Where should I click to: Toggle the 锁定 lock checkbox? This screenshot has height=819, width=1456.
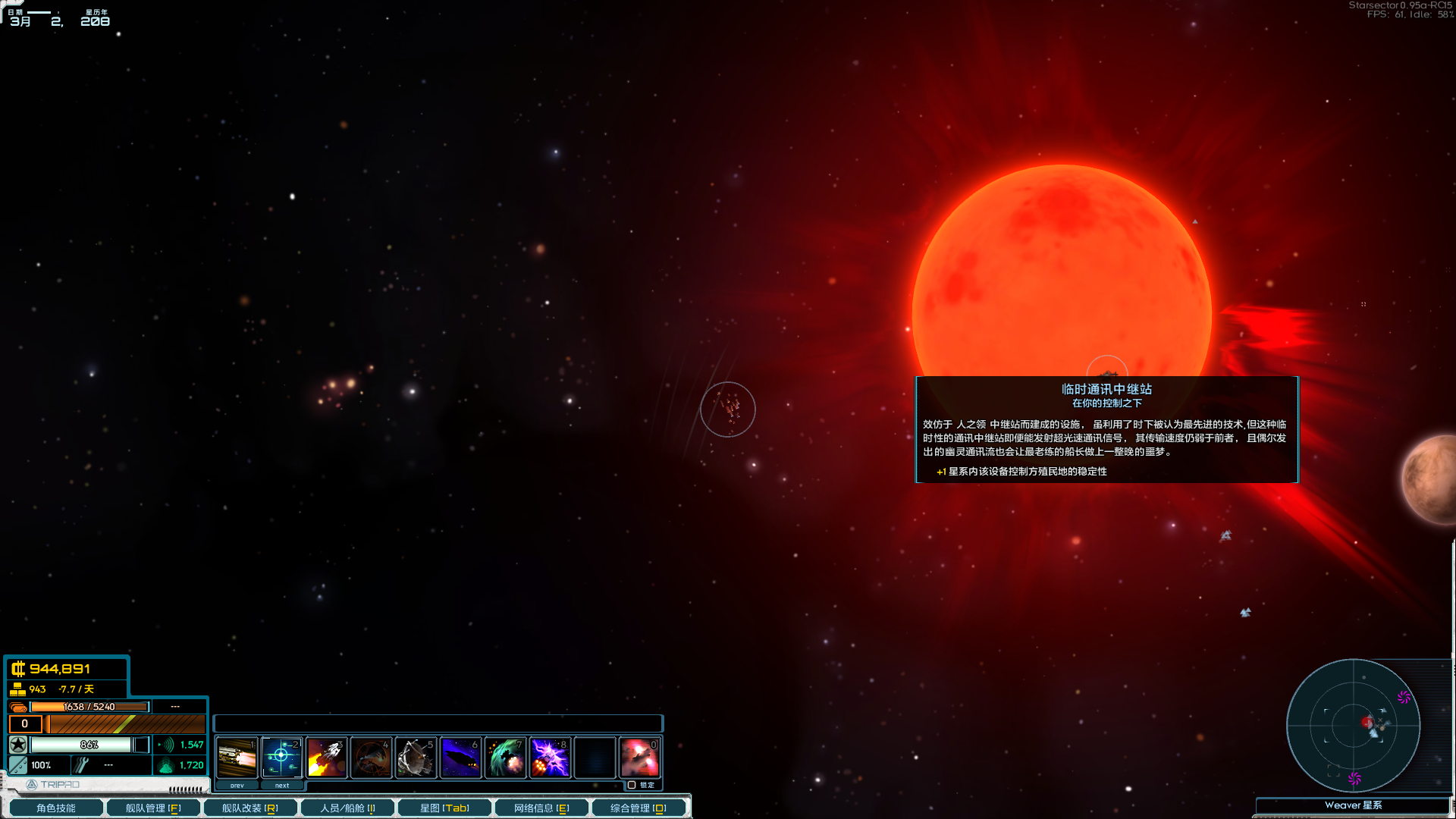click(x=632, y=785)
